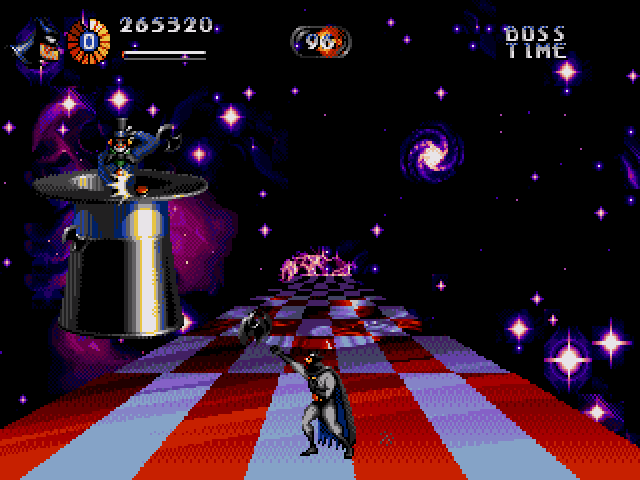This screenshot has height=480, width=640.
Task: Select the circular weapon power gauge icon
Action: pos(88,42)
